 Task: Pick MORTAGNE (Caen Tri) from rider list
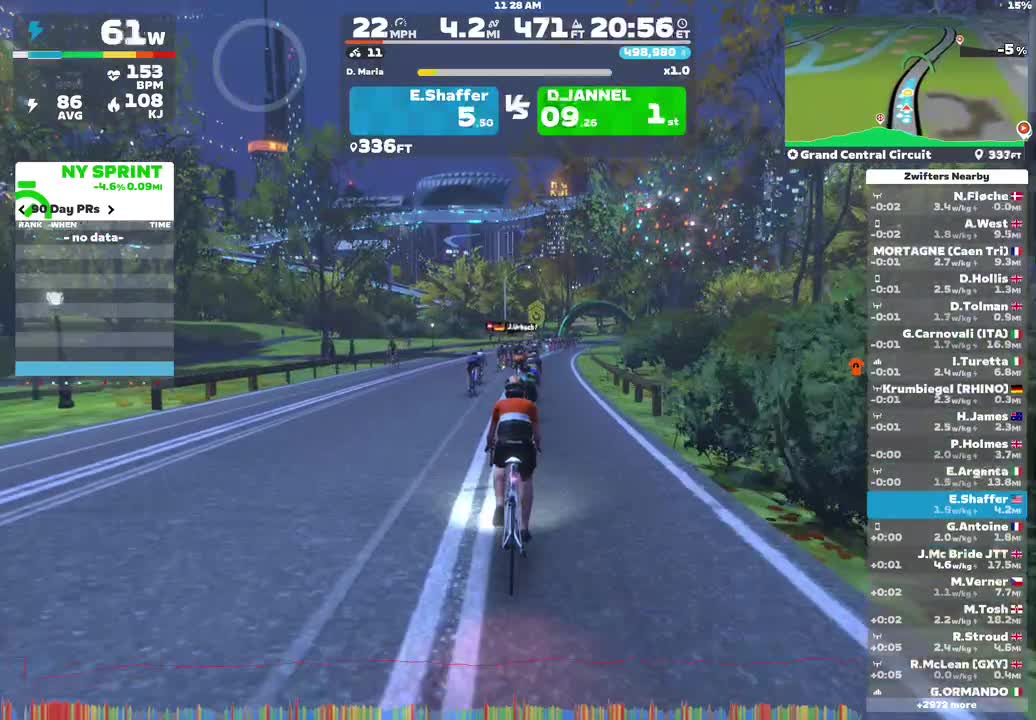pos(946,257)
